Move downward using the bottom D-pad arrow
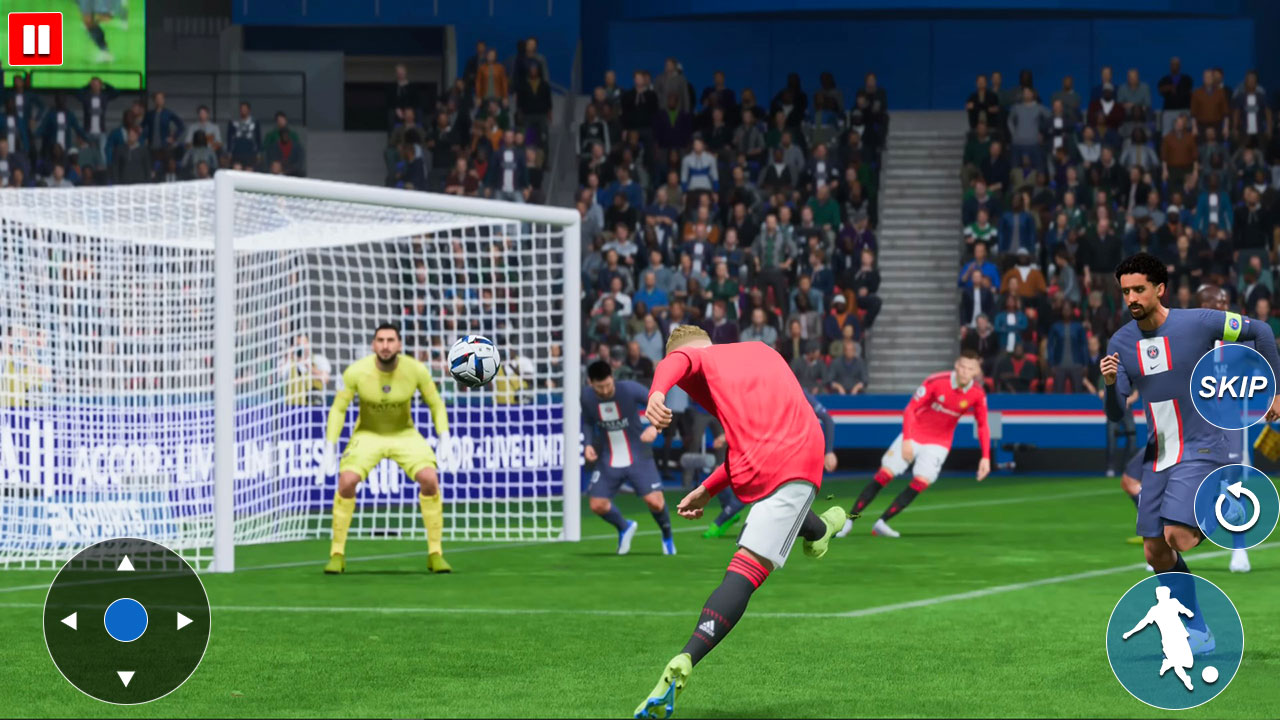The height and width of the screenshot is (720, 1280). pyautogui.click(x=126, y=676)
